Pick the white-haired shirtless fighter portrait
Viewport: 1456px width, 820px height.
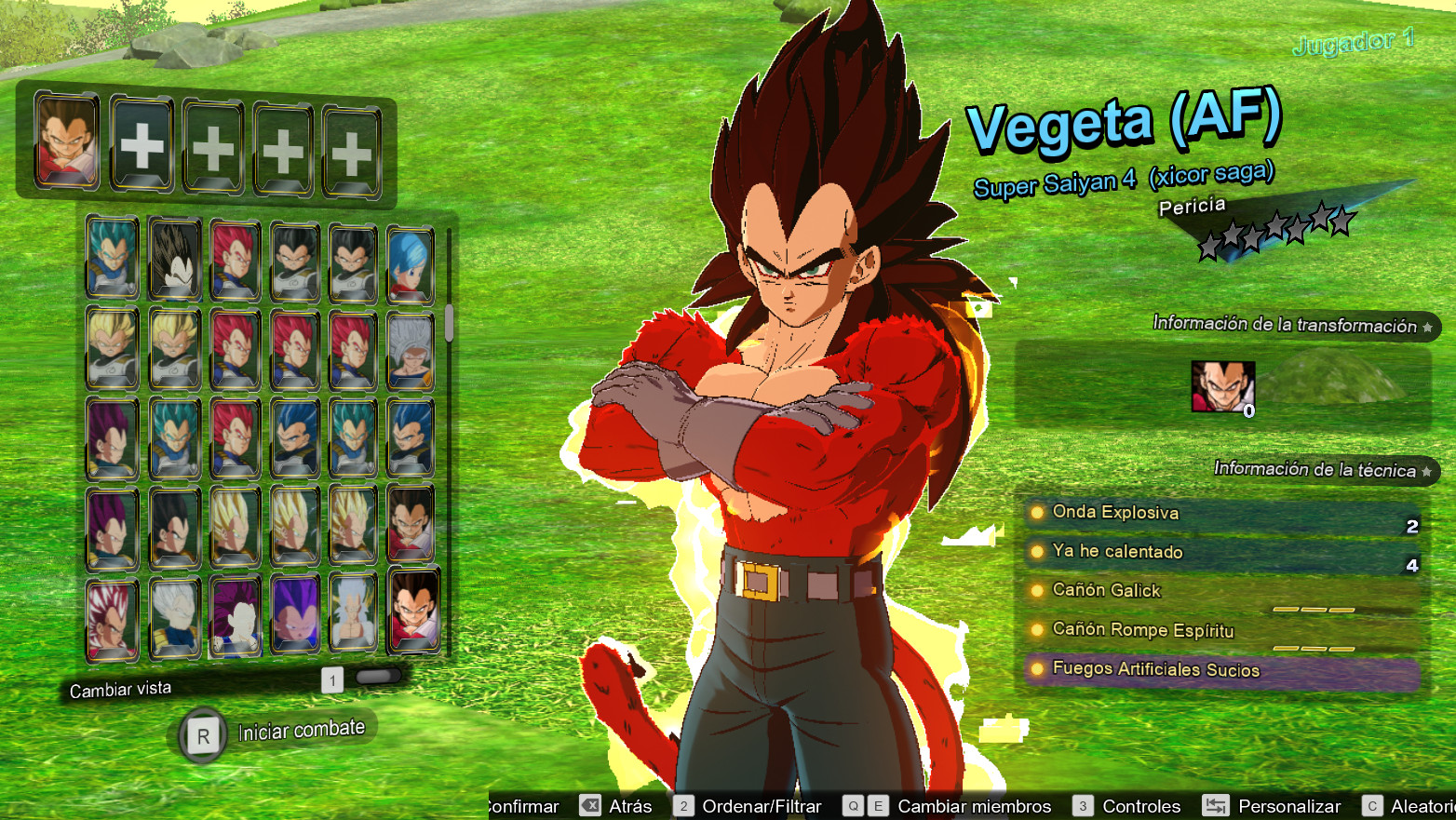(x=353, y=612)
